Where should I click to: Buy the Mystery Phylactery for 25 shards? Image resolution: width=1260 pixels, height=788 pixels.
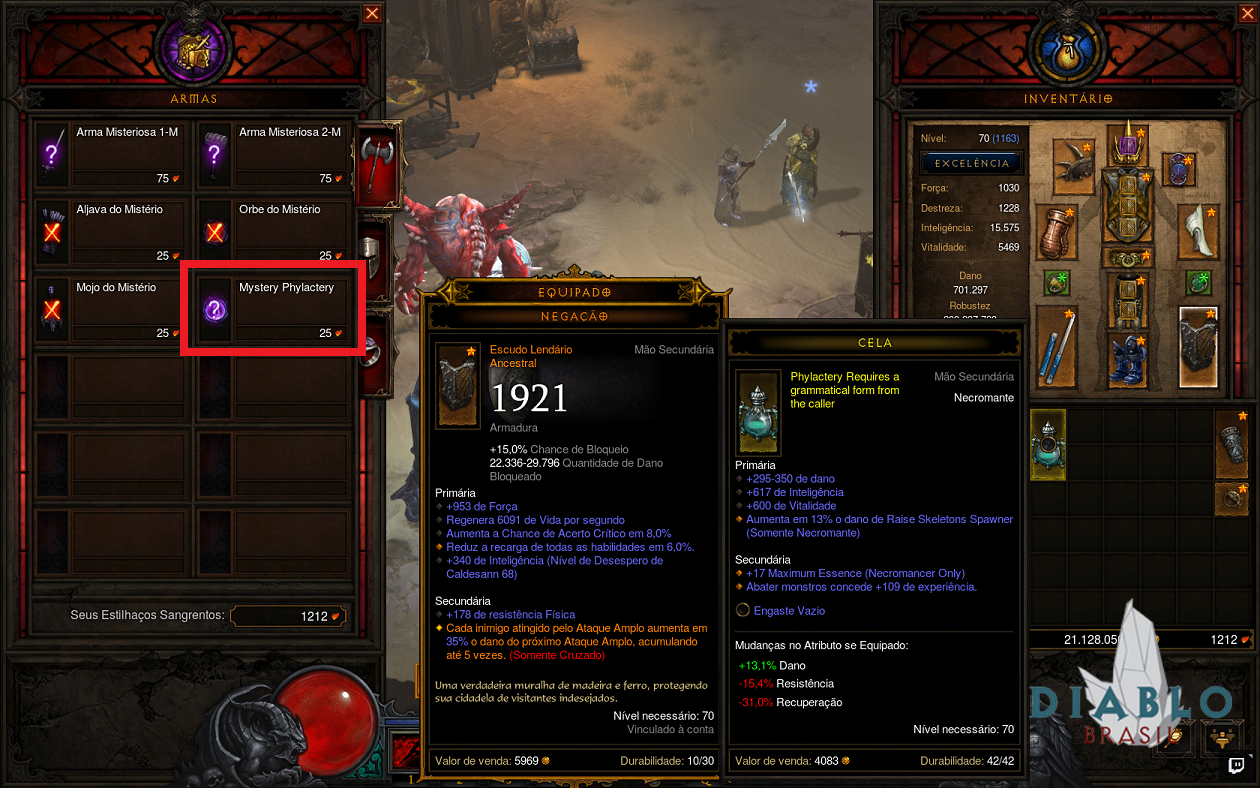[272, 309]
